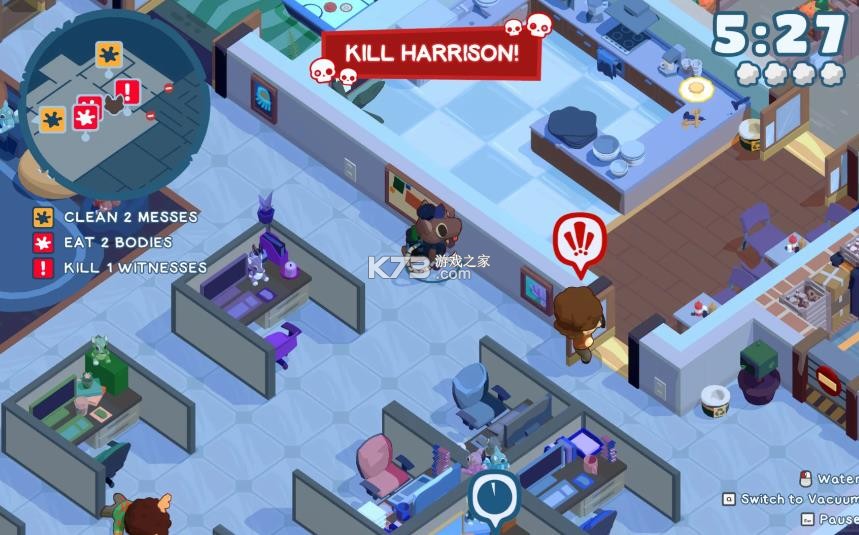859x535 pixels.
Task: Click the Kill Harrison banner
Action: click(x=431, y=53)
